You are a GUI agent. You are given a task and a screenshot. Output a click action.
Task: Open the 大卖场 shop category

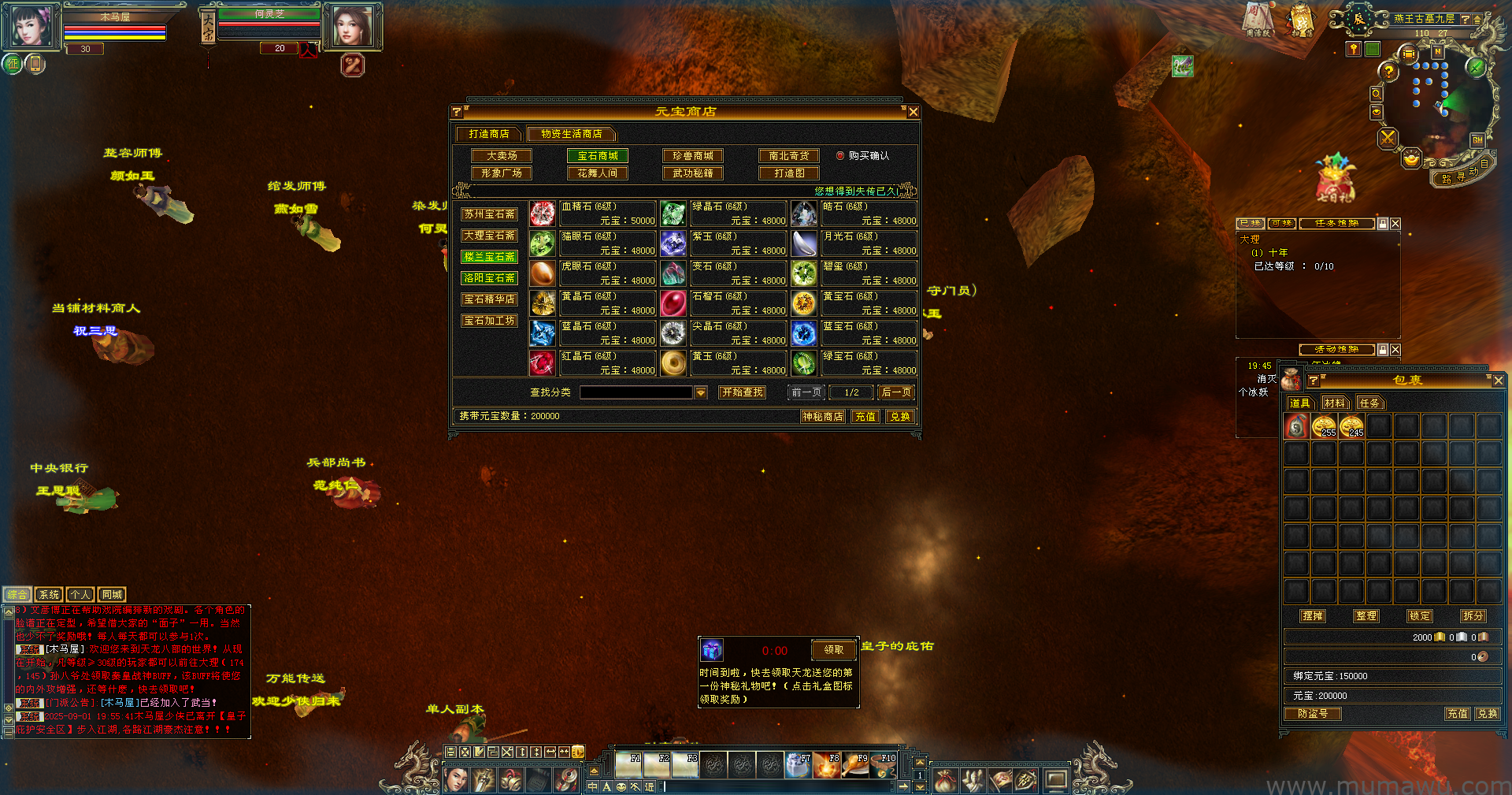[502, 156]
